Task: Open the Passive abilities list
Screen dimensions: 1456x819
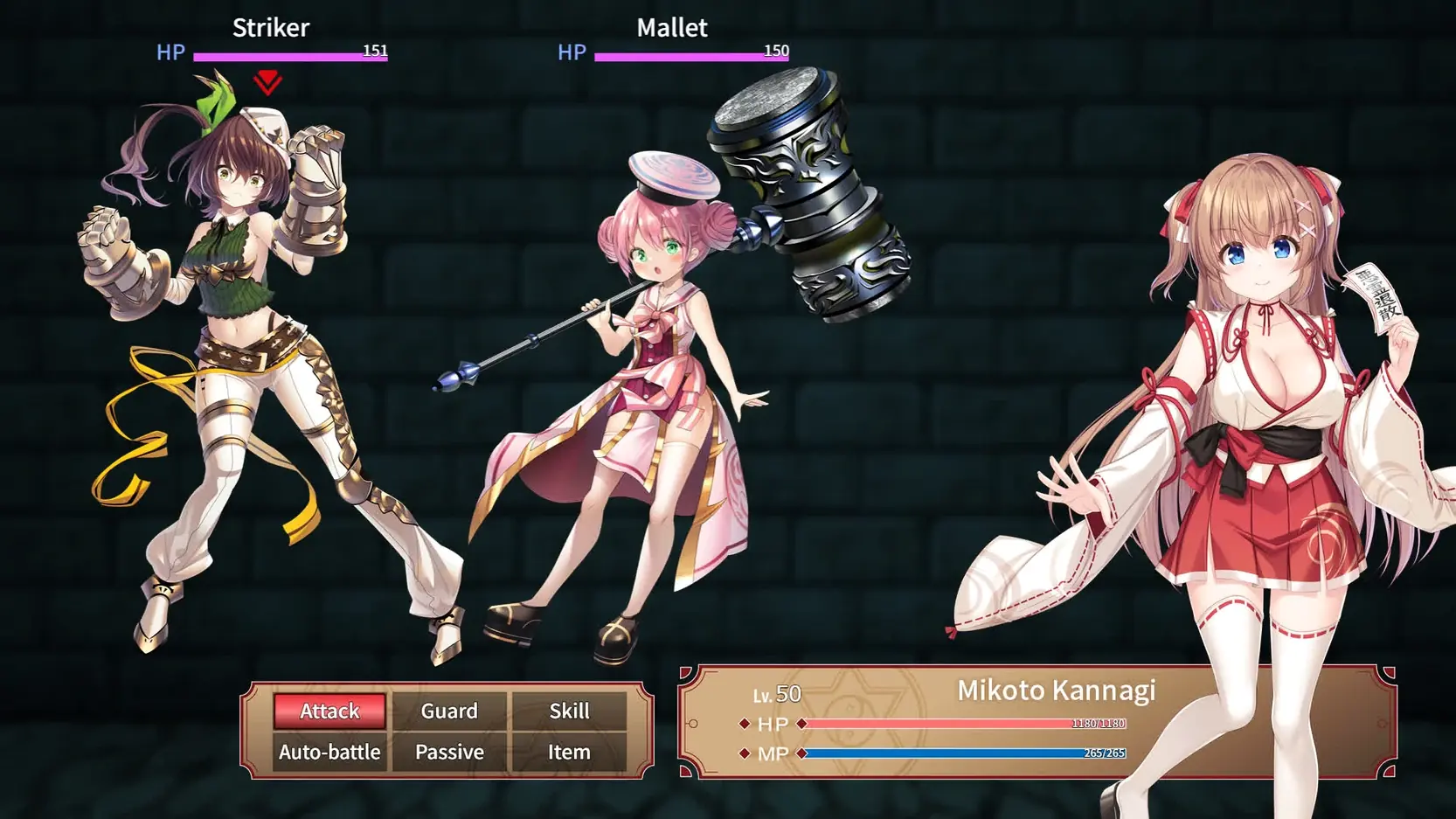Action: [x=449, y=752]
